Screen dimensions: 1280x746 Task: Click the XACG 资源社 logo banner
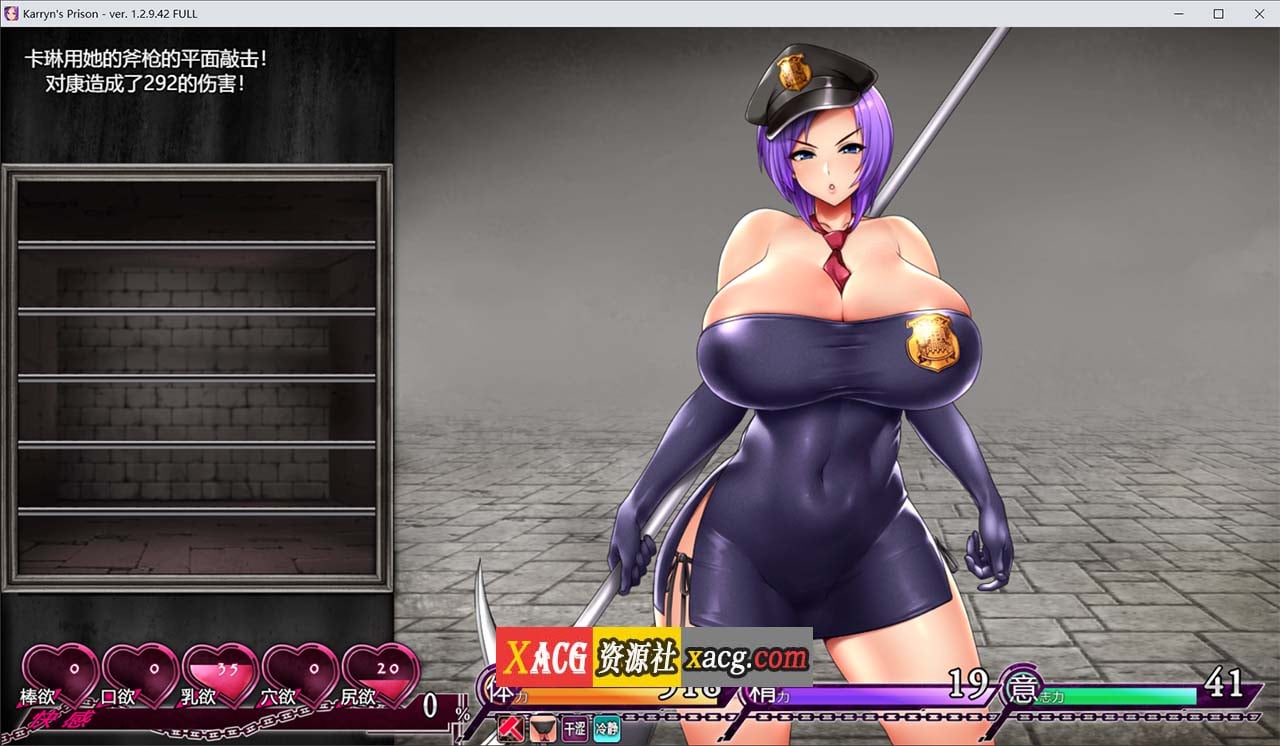[590, 657]
